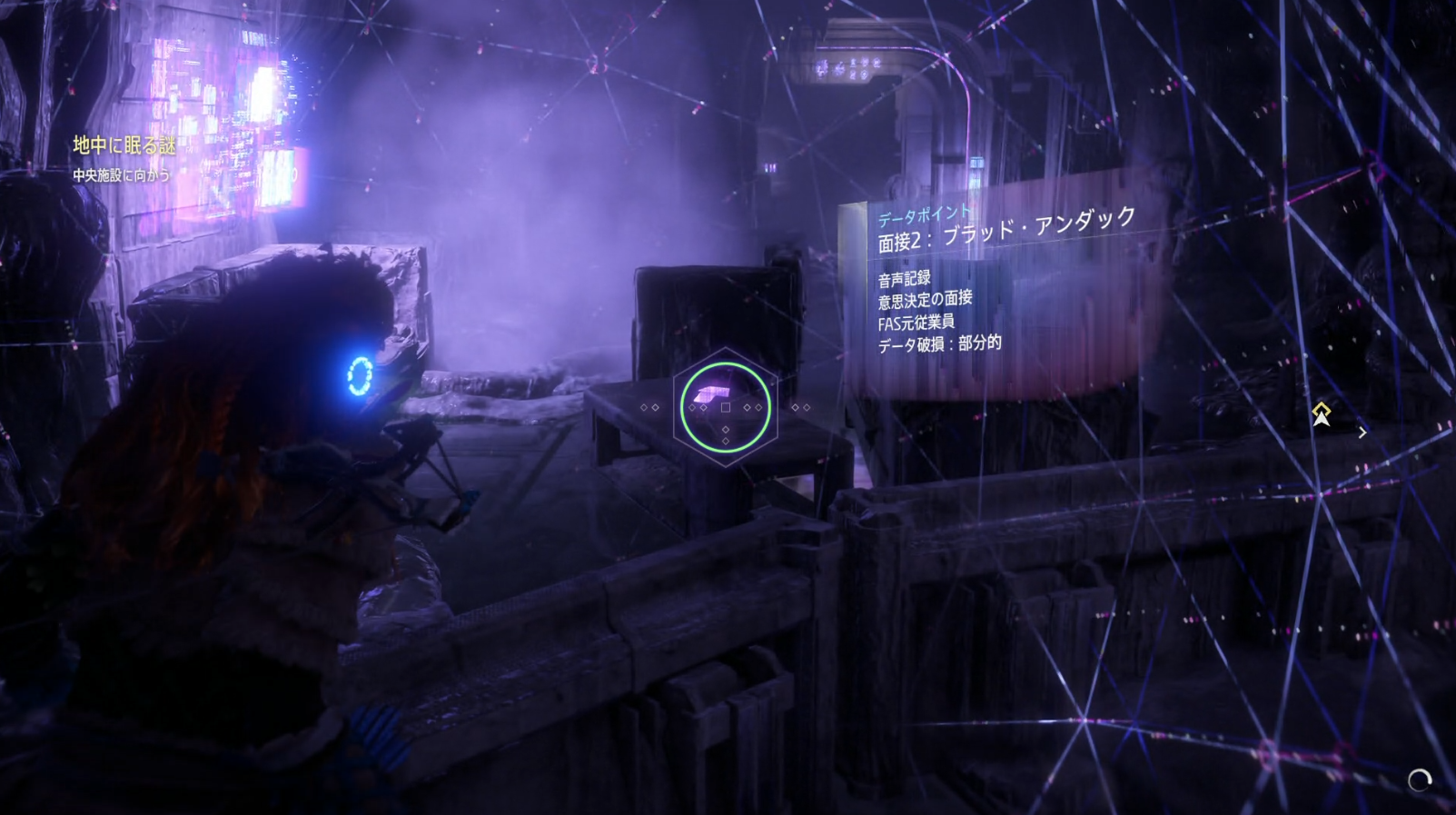Select the 音声記録 label on the panel
This screenshot has height=815, width=1456.
click(904, 277)
